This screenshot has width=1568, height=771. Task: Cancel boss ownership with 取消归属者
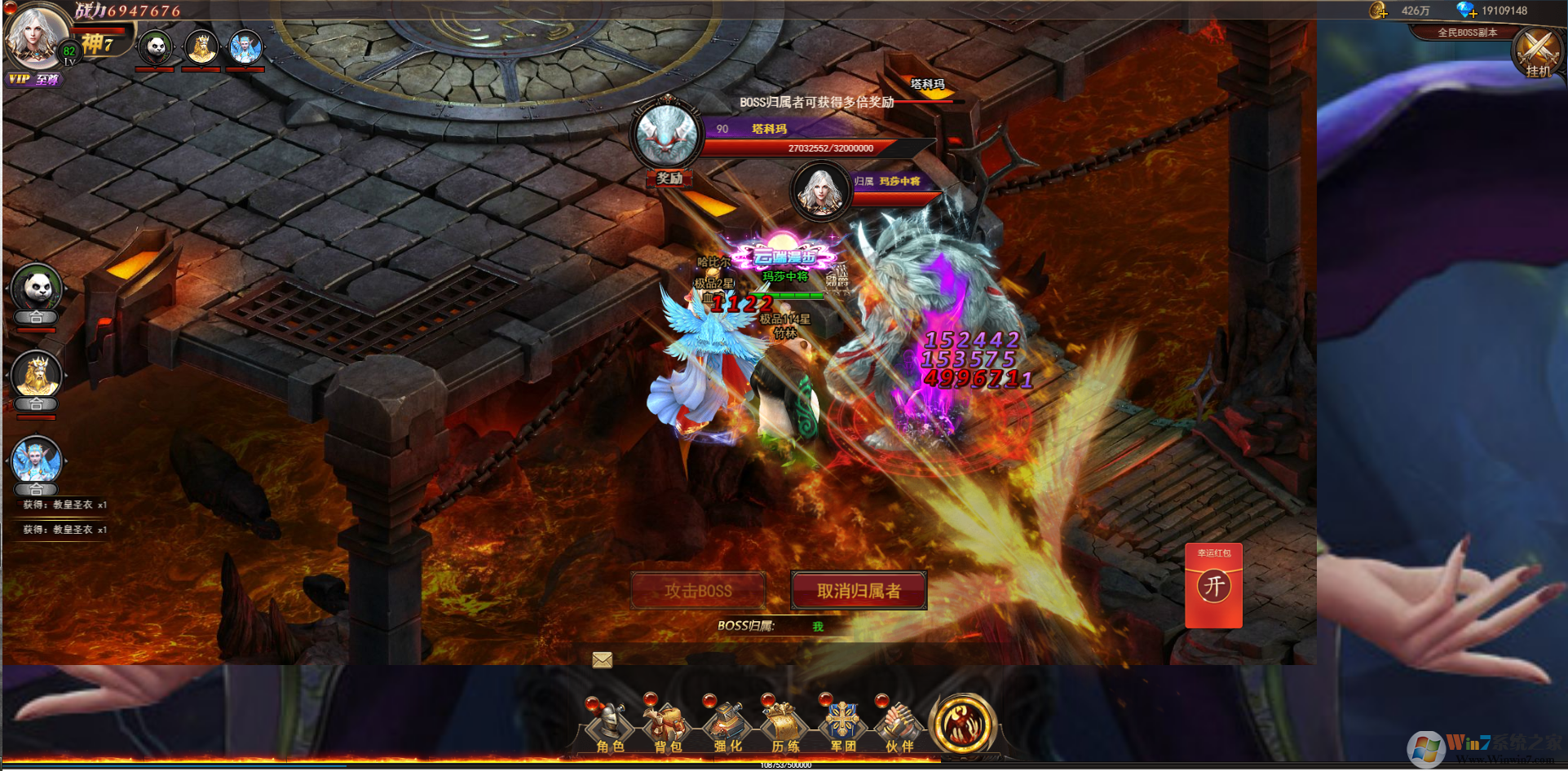point(859,590)
